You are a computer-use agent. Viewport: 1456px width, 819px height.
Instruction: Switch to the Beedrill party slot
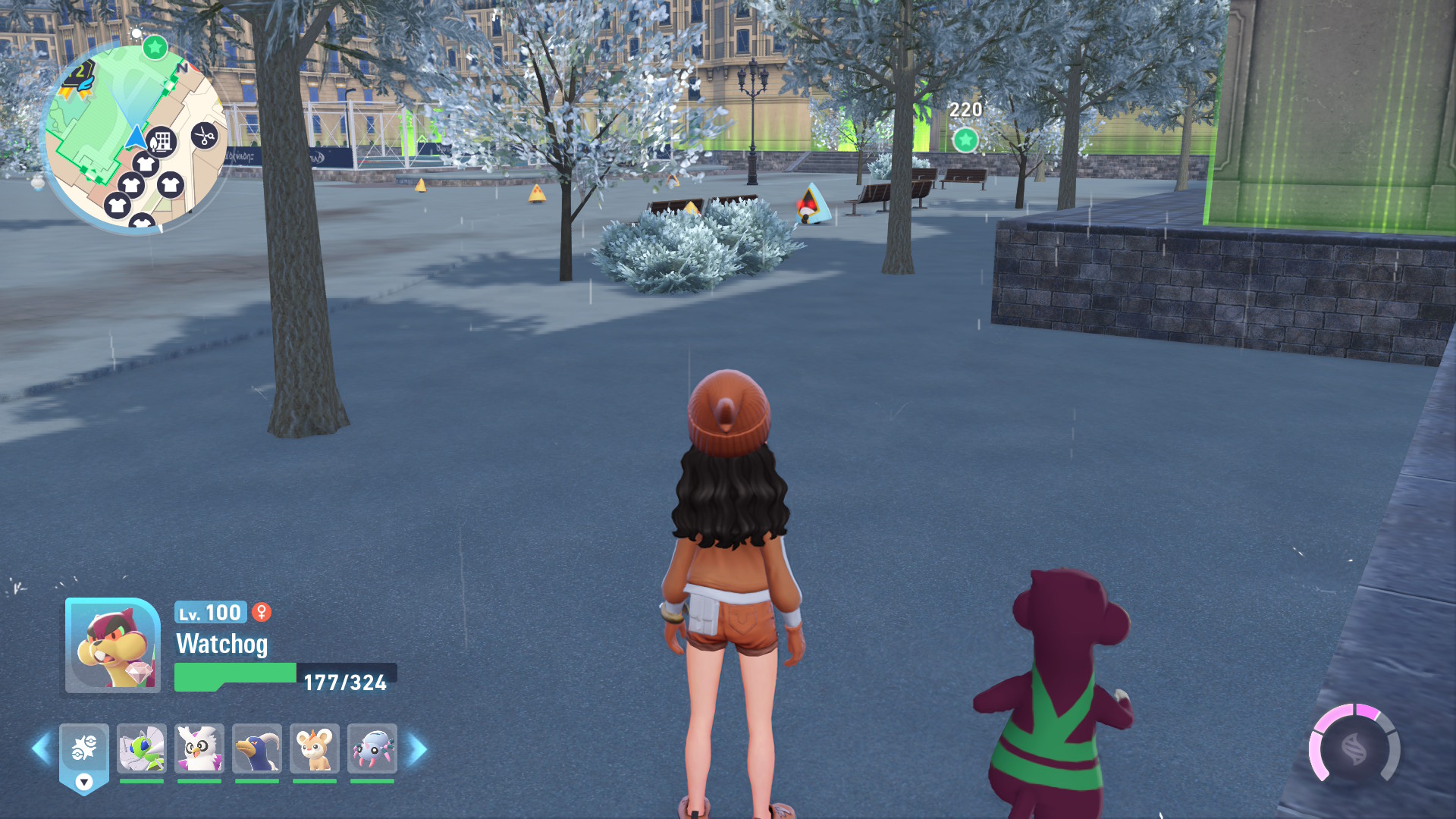[x=142, y=749]
